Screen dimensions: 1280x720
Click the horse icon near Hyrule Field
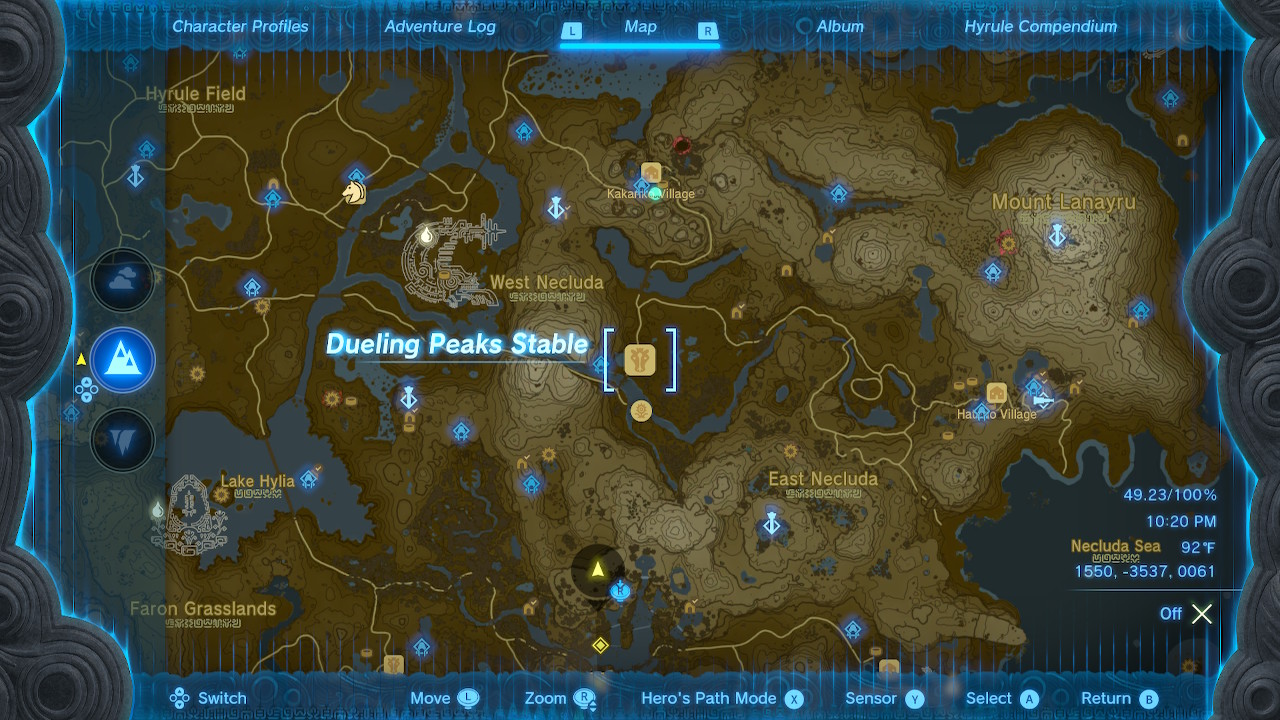coord(352,194)
